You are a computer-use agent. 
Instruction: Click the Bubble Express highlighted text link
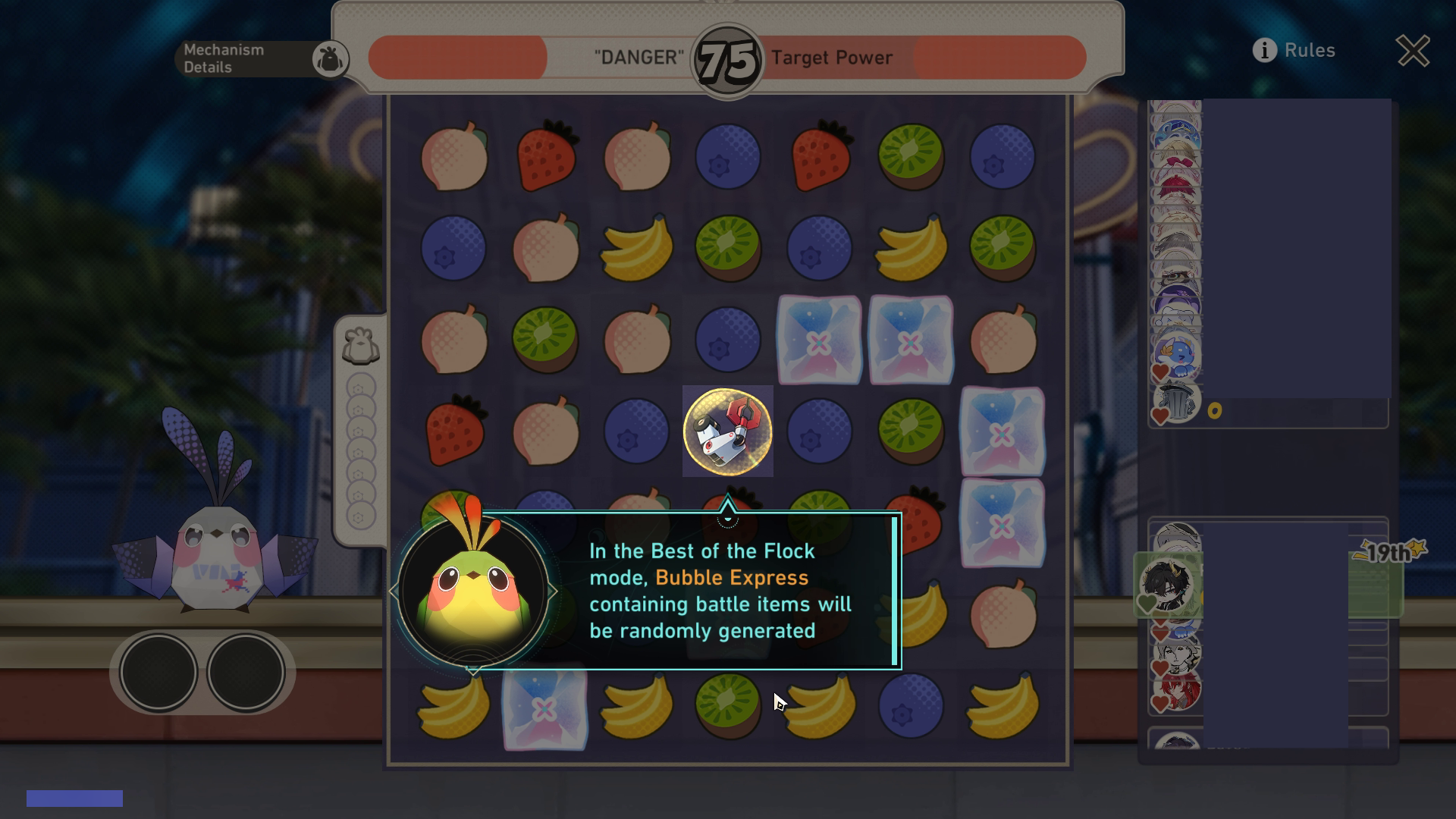click(730, 577)
